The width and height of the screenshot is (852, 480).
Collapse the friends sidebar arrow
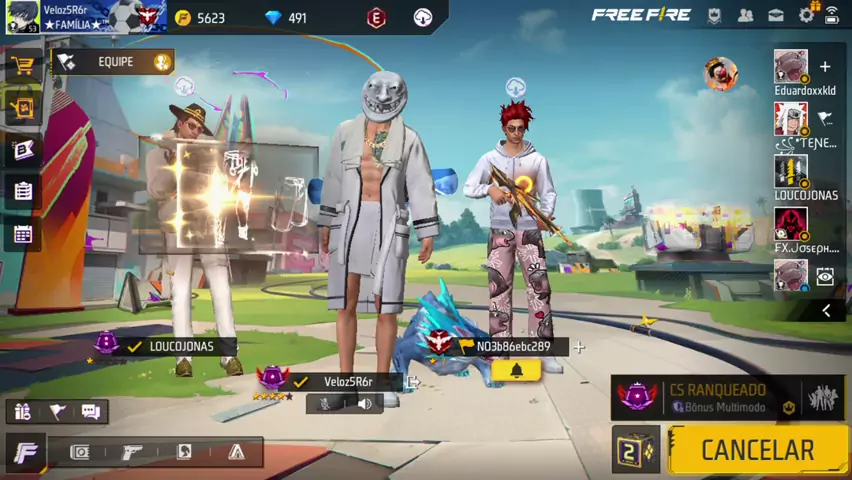point(826,311)
